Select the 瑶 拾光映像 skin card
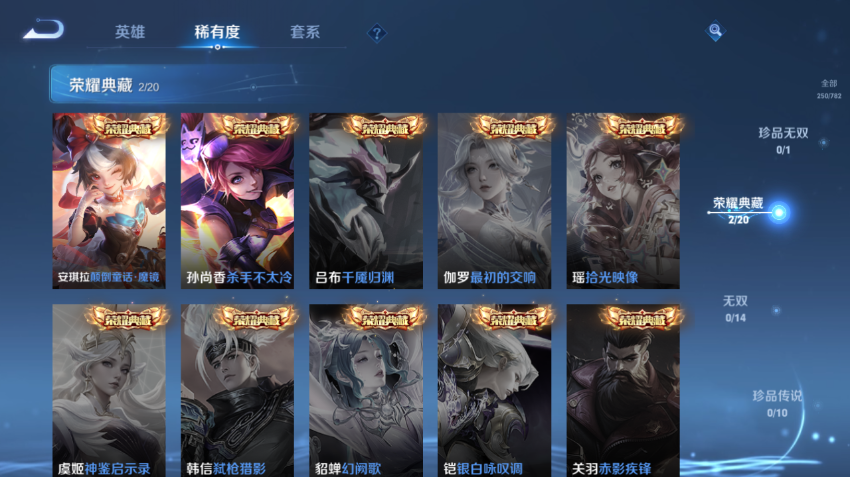850x477 pixels. click(x=623, y=200)
